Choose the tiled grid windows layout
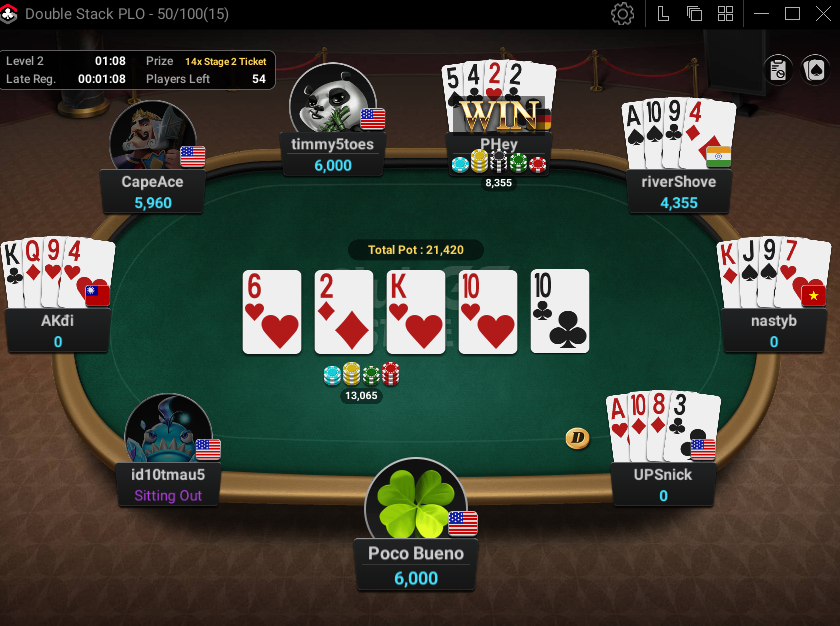The image size is (840, 626). tap(726, 14)
